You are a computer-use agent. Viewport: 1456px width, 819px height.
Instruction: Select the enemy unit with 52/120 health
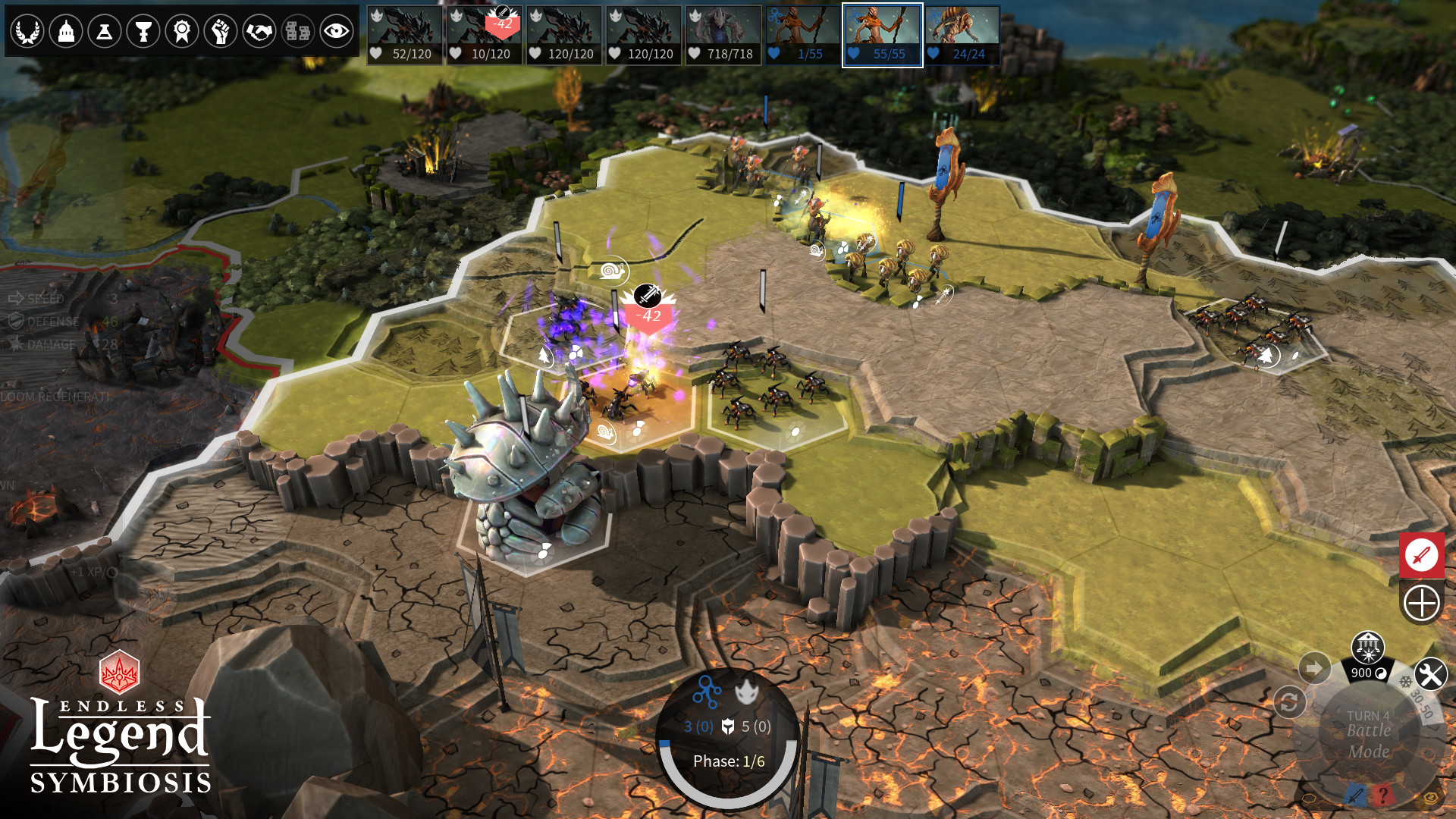(405, 36)
